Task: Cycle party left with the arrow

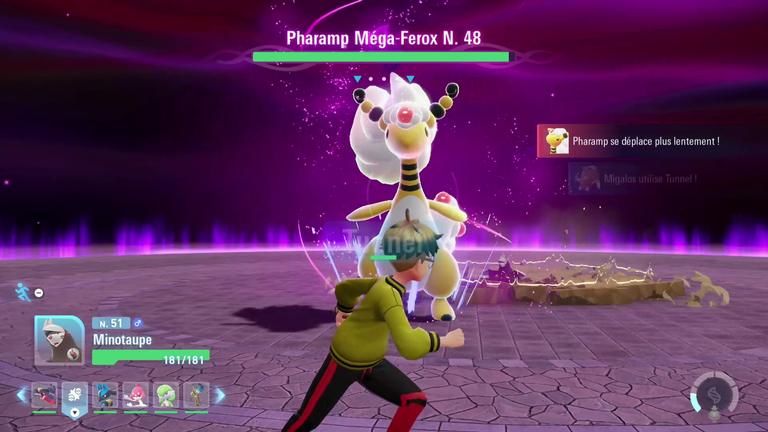Action: [22, 395]
